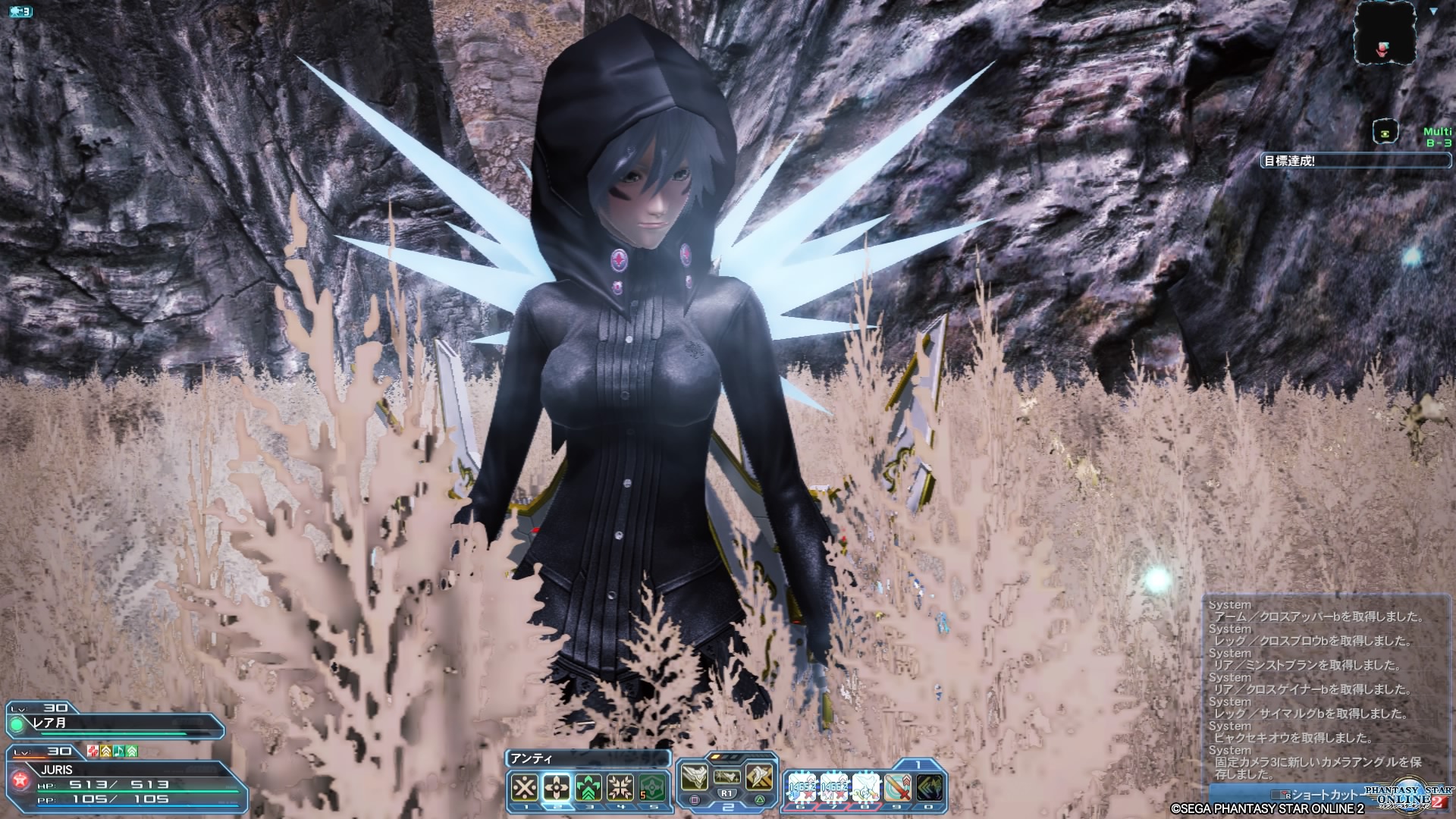Use the sword with red arrows skill
Image resolution: width=1456 pixels, height=819 pixels.
tap(898, 788)
